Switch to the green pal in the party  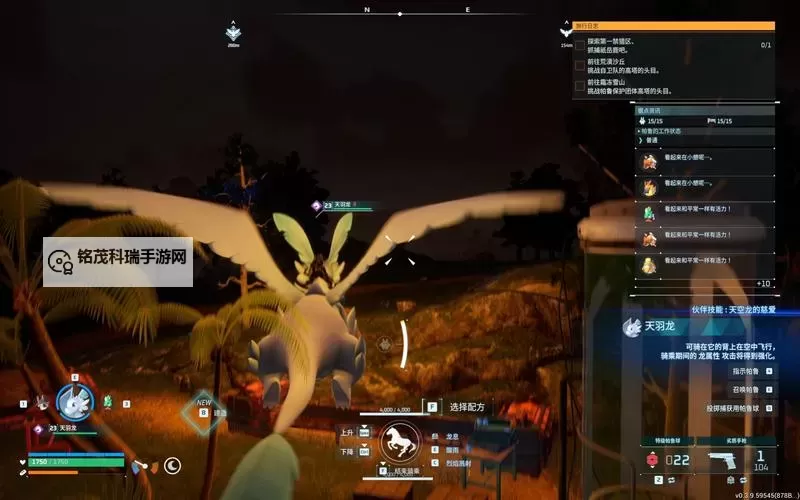click(107, 402)
